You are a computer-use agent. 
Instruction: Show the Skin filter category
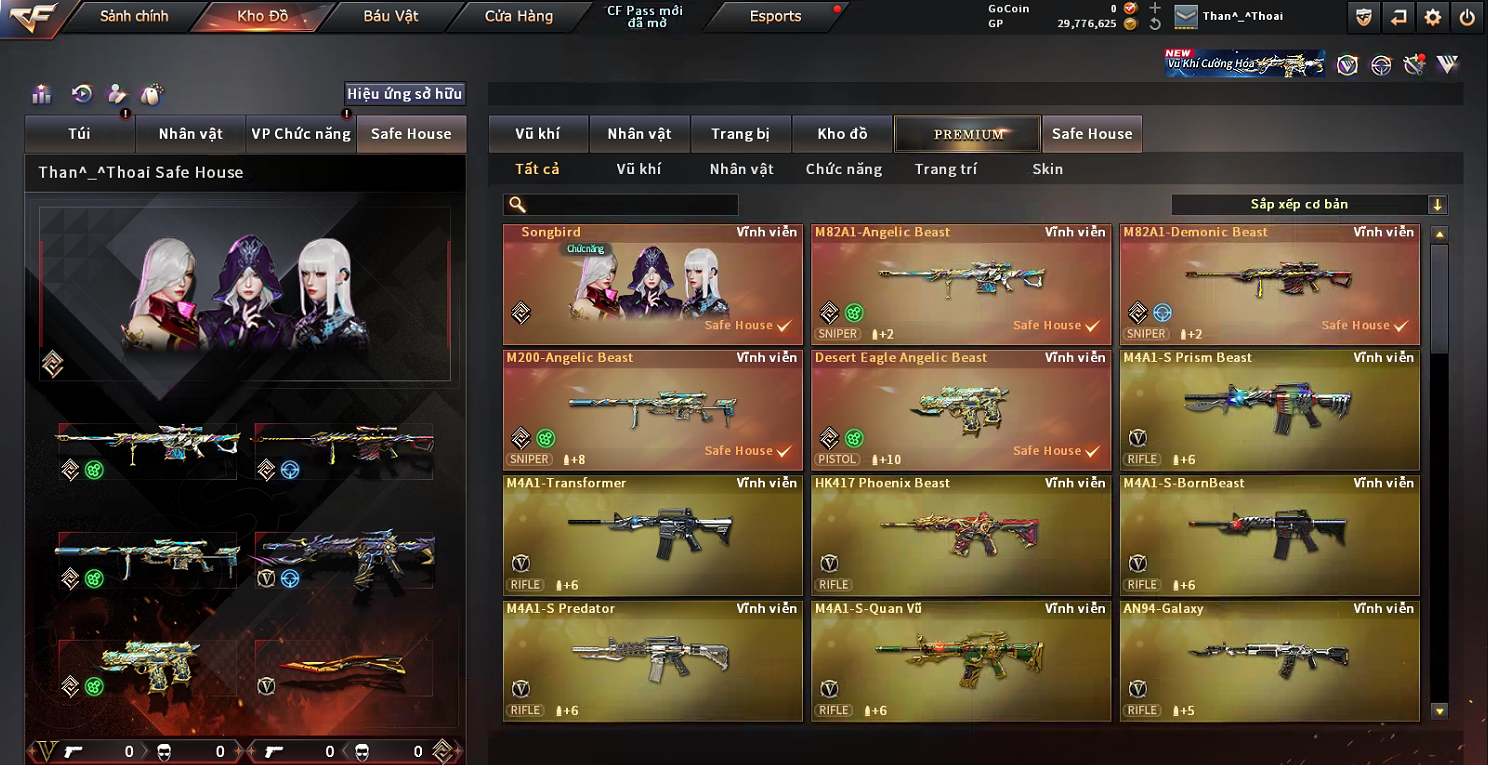1047,169
